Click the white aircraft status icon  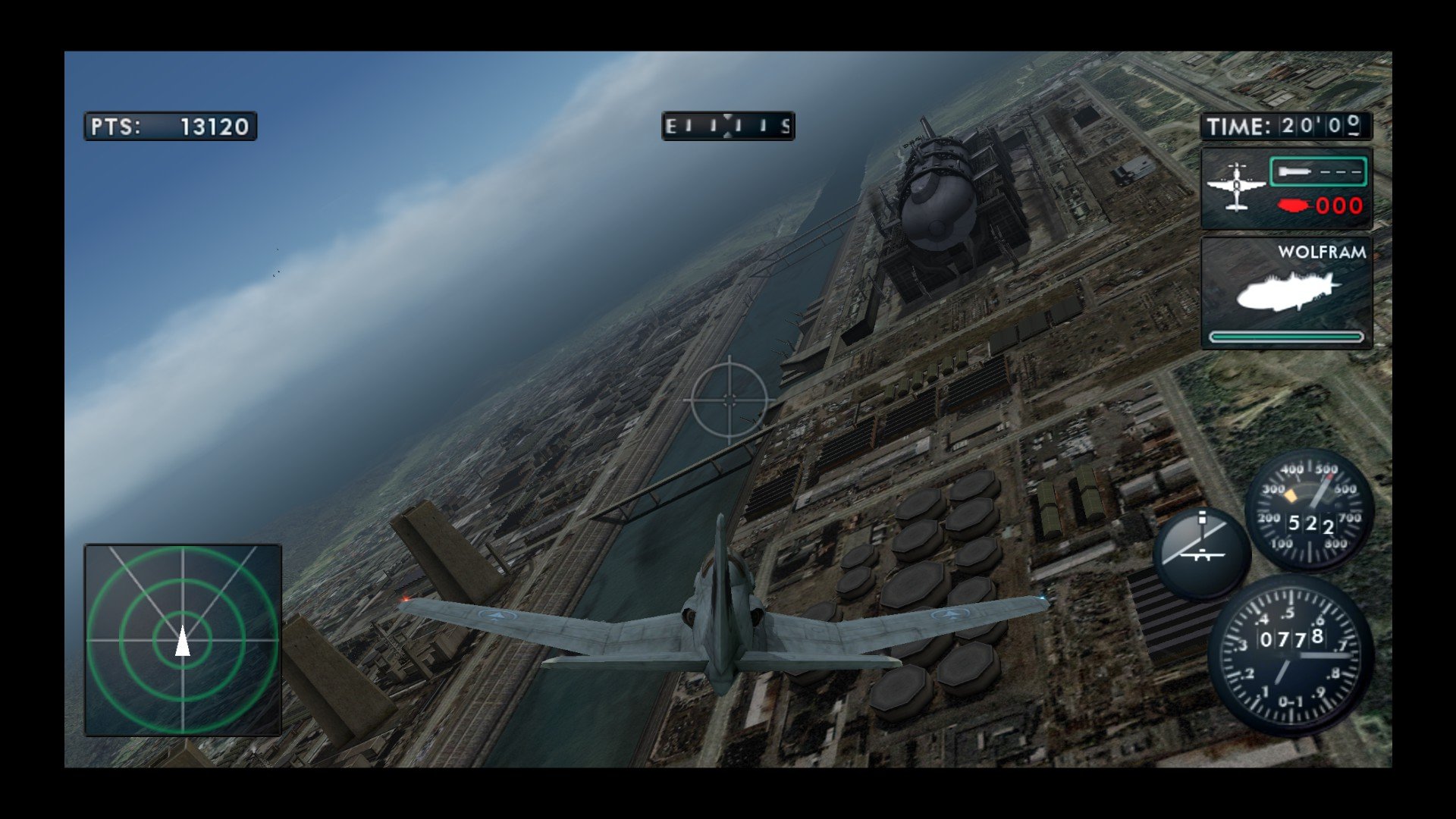(1236, 187)
